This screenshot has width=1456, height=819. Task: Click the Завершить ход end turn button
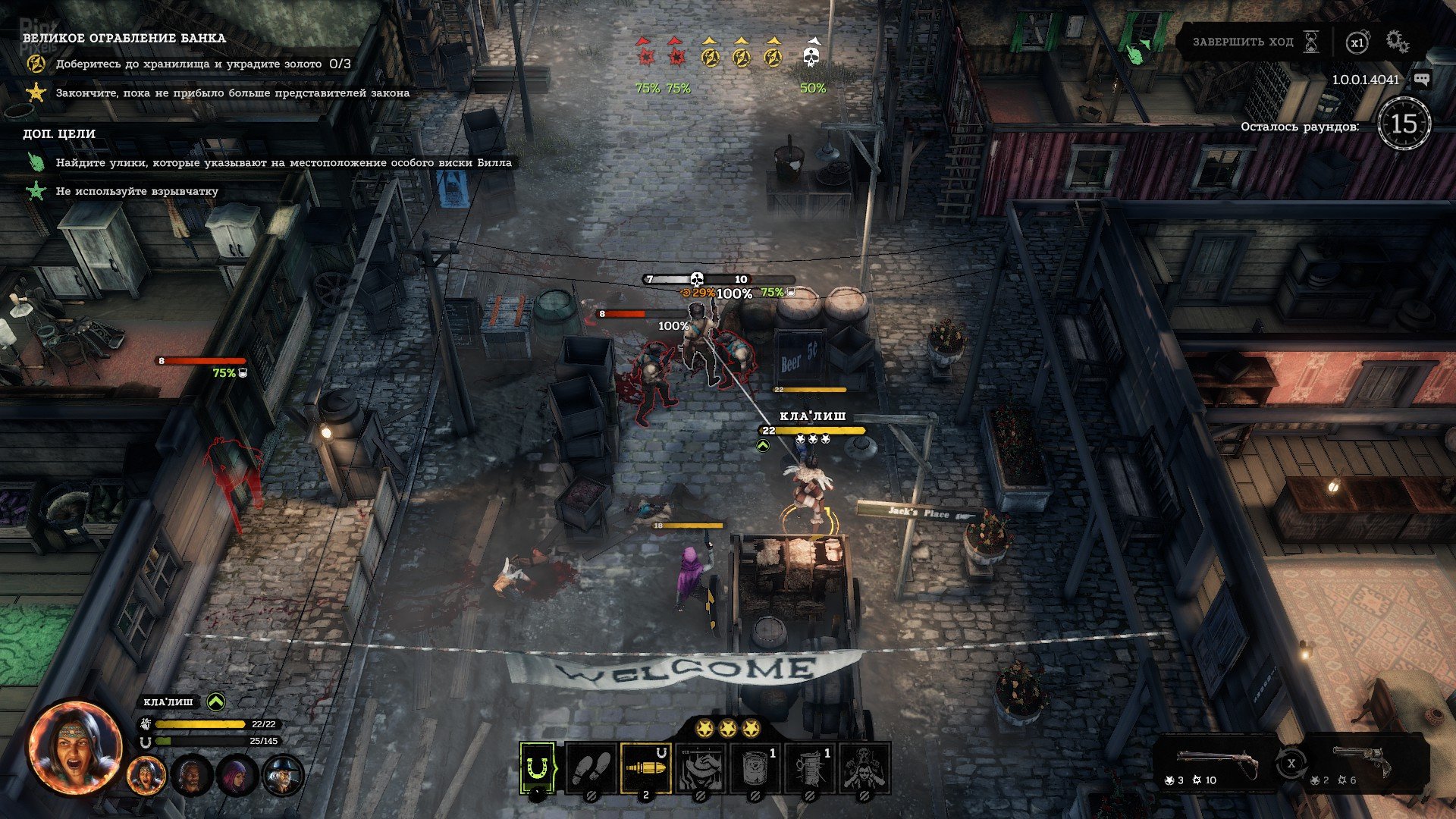tap(1254, 42)
